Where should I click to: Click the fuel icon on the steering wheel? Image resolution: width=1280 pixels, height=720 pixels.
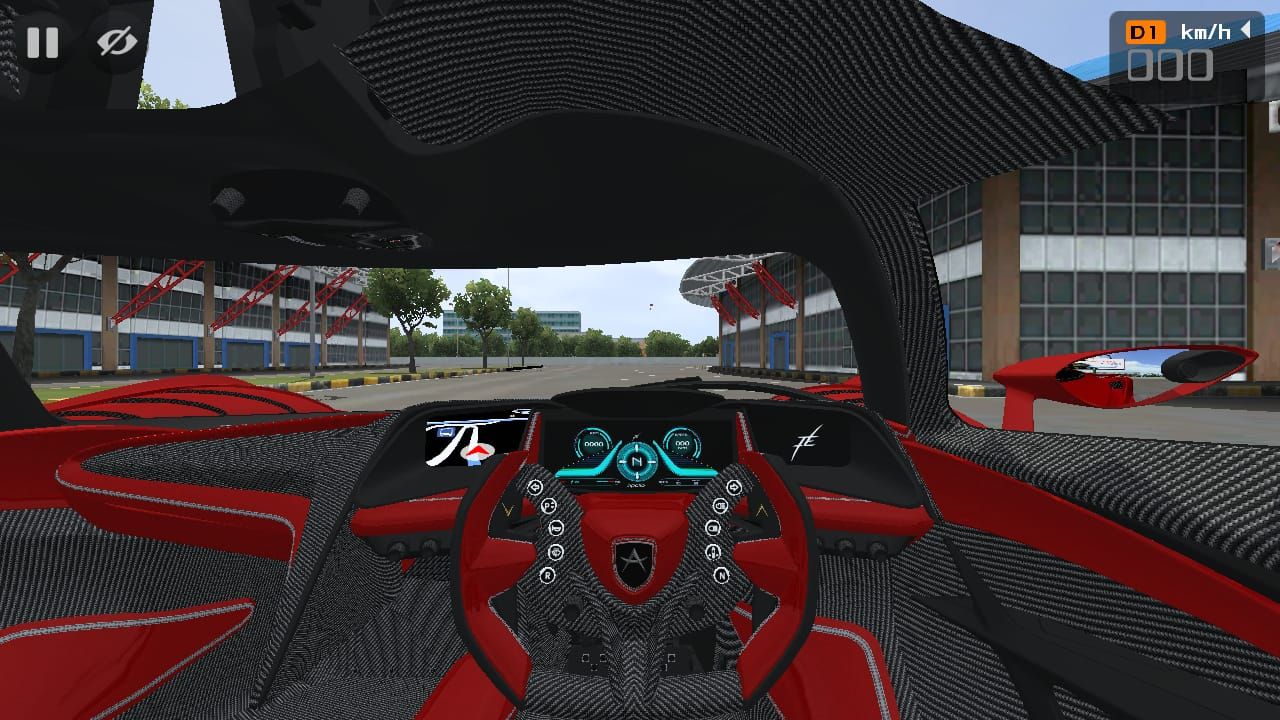[x=714, y=552]
